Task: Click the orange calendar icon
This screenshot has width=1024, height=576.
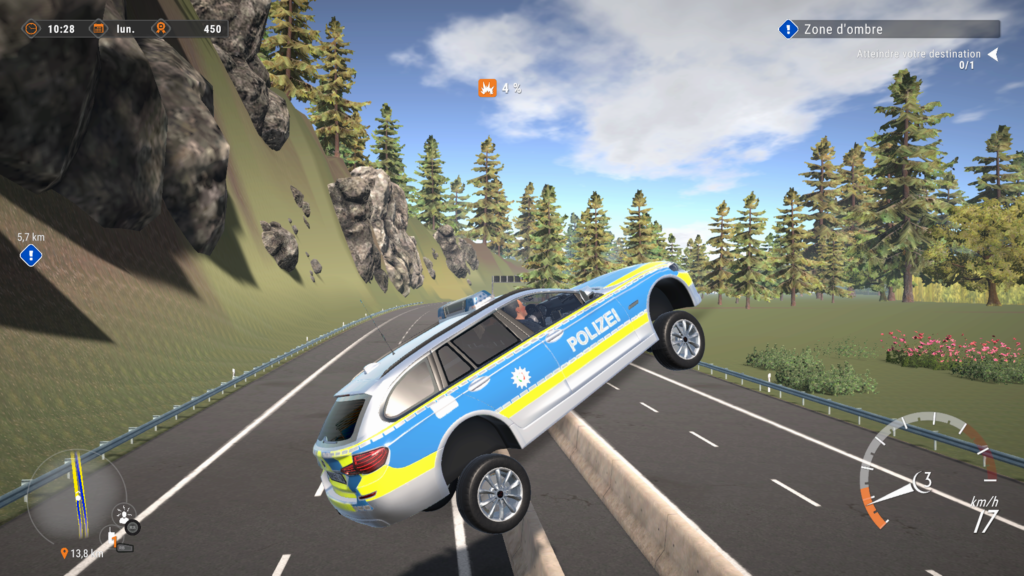Action: [98, 29]
